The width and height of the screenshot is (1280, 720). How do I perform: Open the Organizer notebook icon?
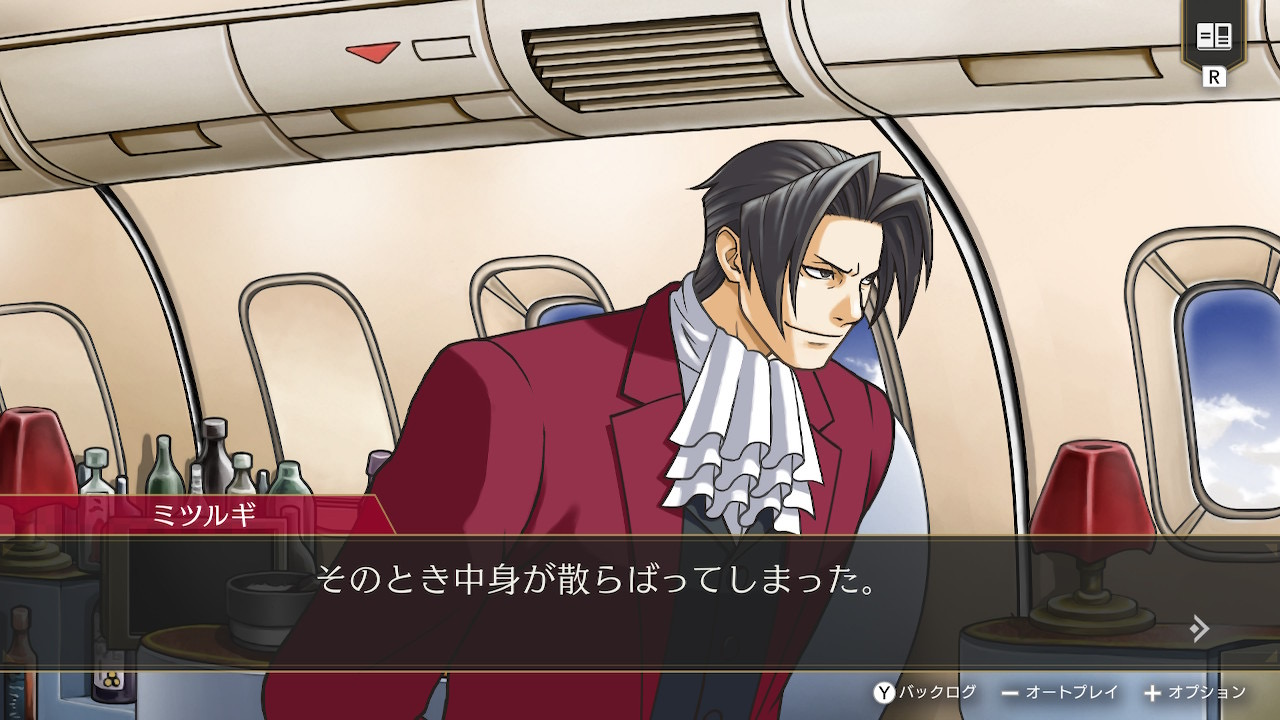click(x=1214, y=38)
